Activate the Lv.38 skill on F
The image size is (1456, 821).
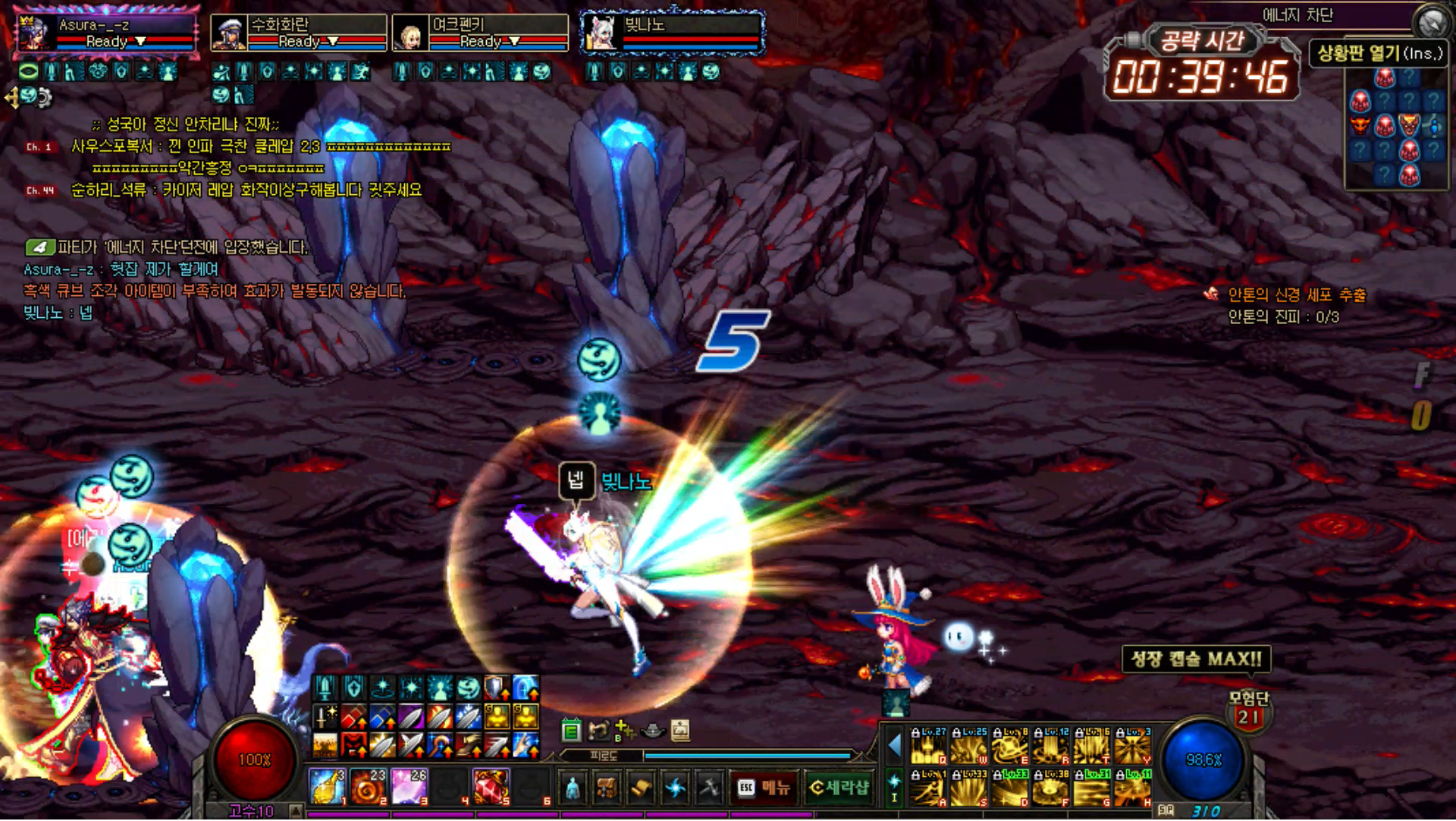coord(1051,788)
